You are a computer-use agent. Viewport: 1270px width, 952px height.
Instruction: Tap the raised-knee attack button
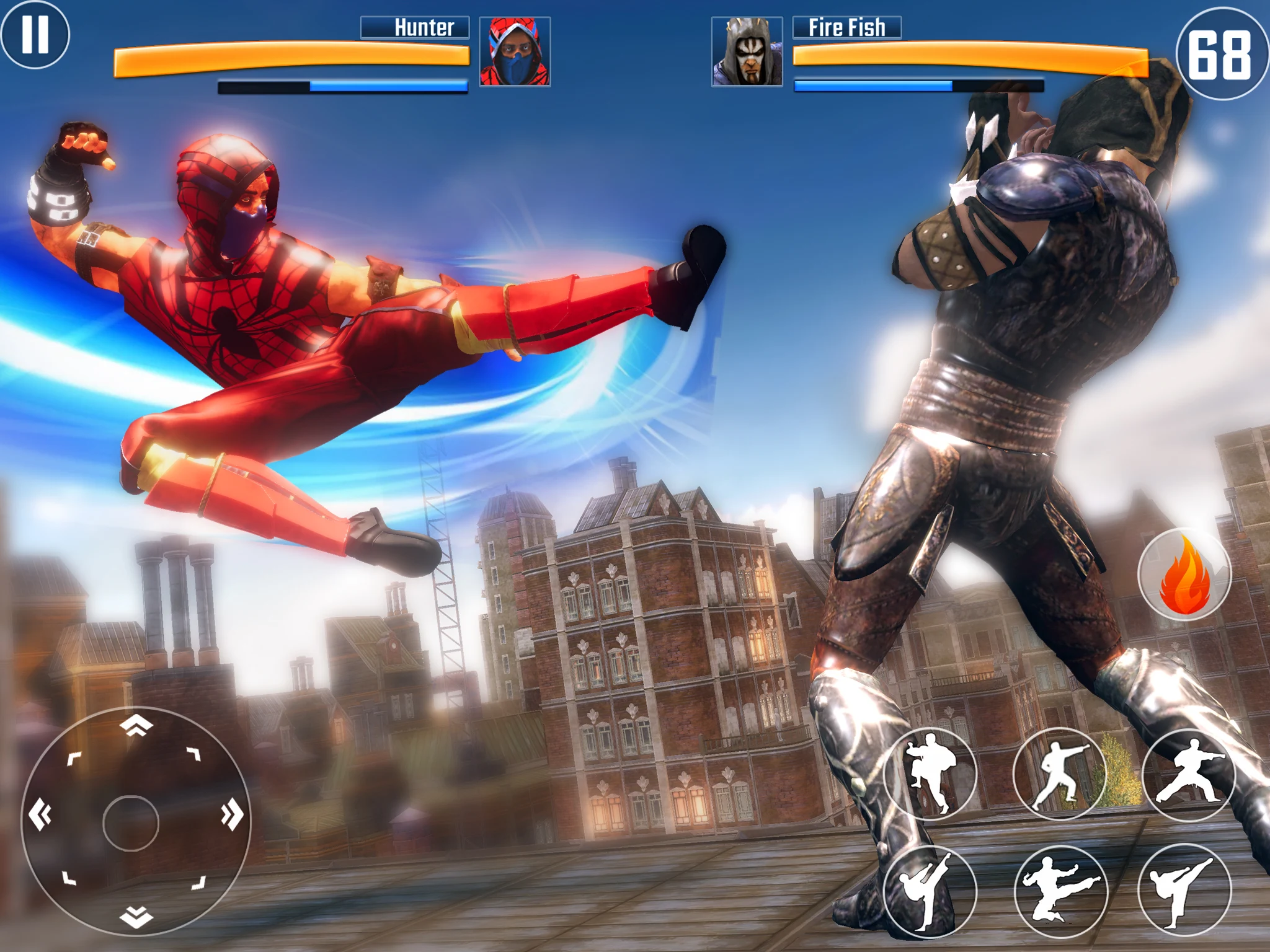pyautogui.click(x=929, y=774)
